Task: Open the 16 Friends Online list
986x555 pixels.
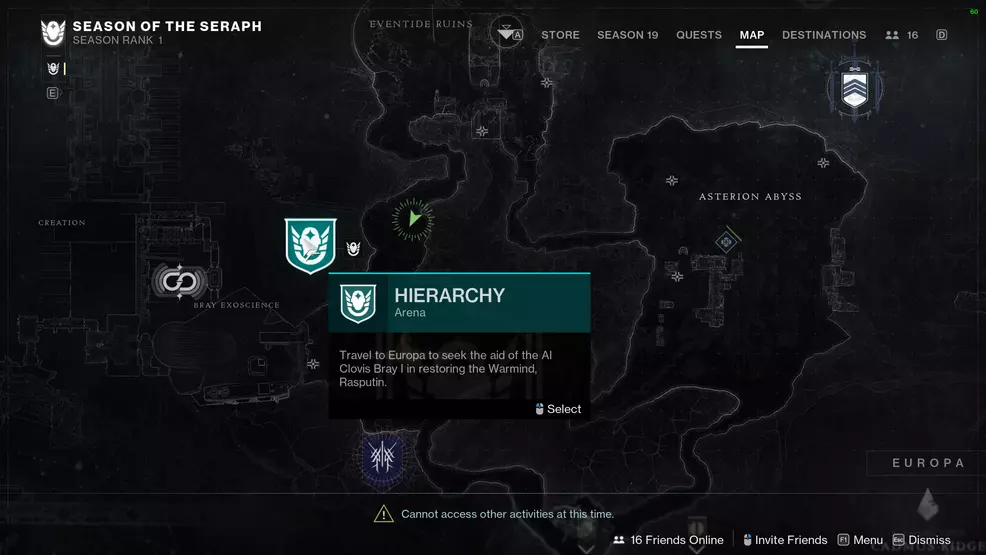Action: 668,540
